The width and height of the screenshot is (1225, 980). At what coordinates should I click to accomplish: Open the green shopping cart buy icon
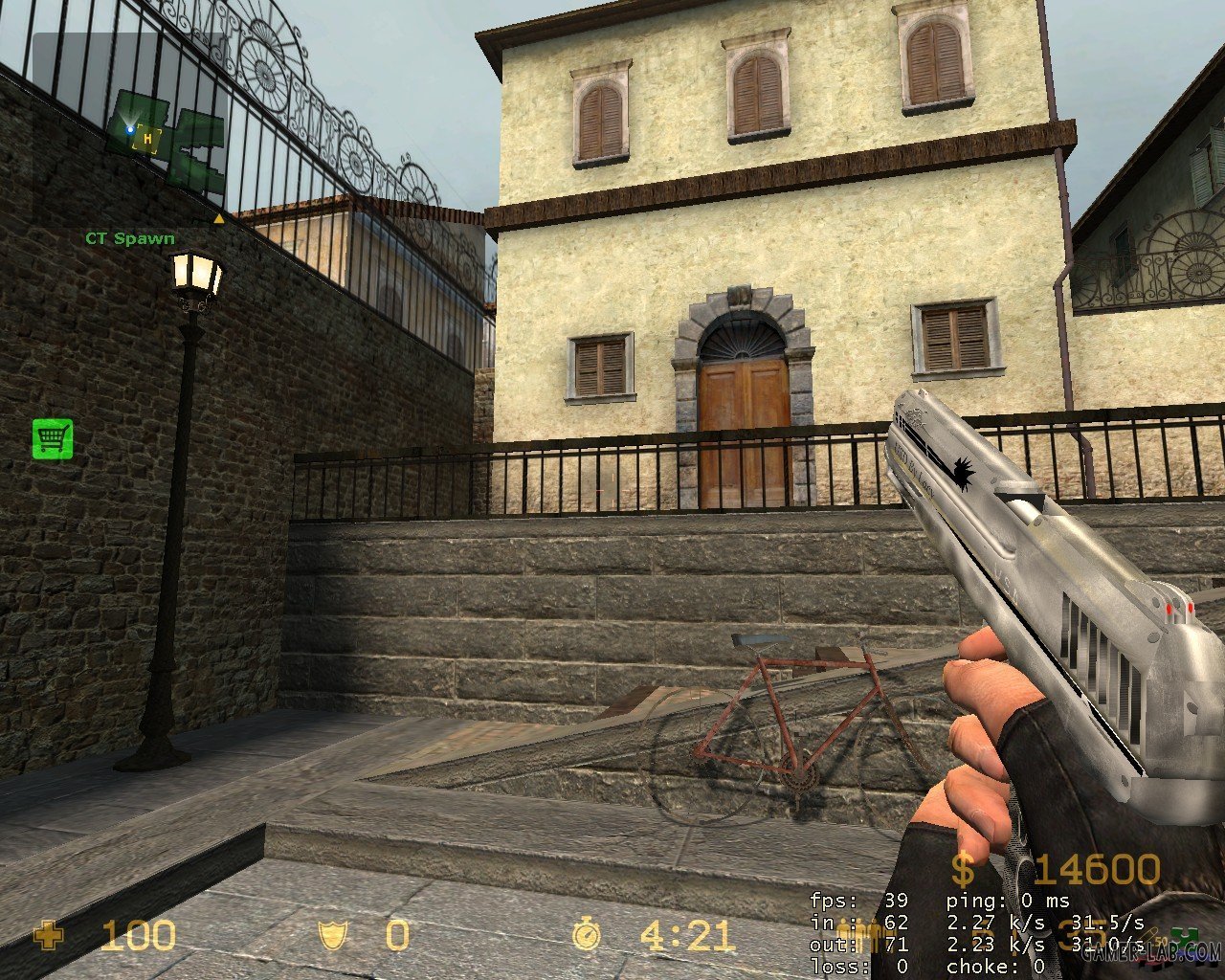click(x=53, y=439)
